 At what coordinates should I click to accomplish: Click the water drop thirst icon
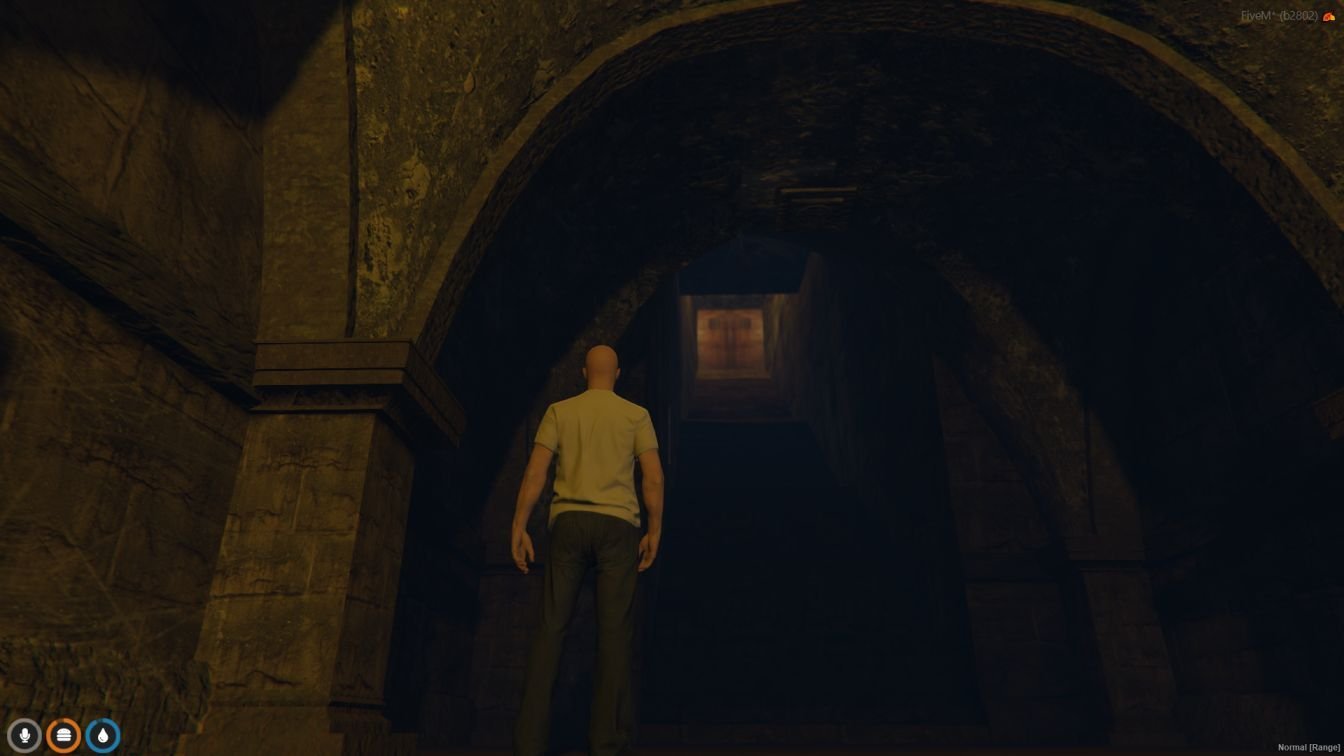[102, 736]
